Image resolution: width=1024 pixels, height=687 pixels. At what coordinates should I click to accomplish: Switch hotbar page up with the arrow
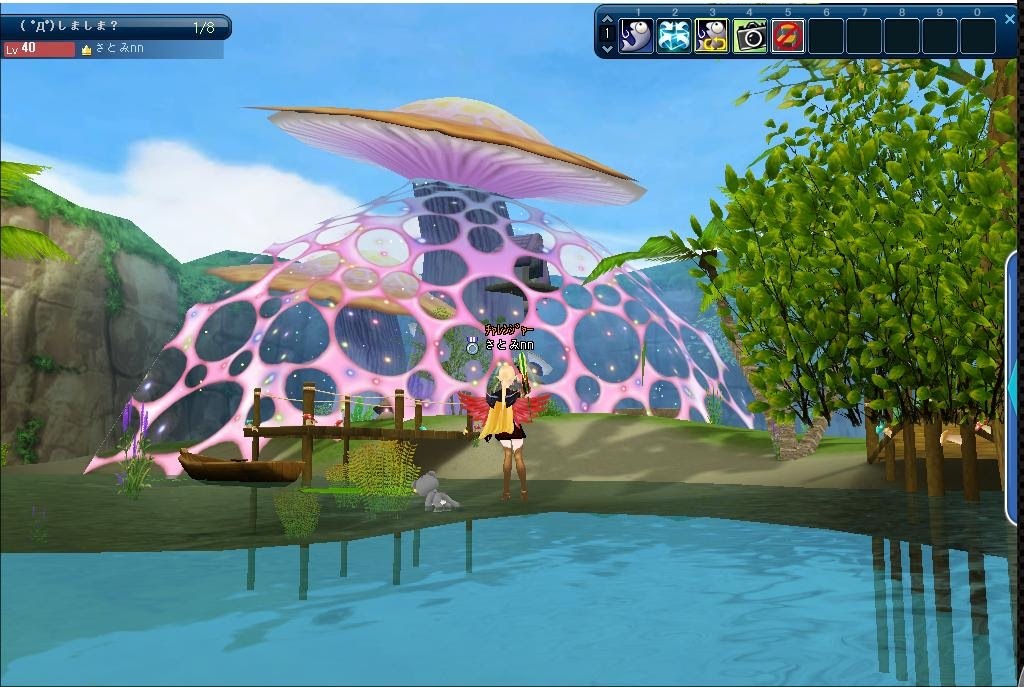pyautogui.click(x=606, y=20)
